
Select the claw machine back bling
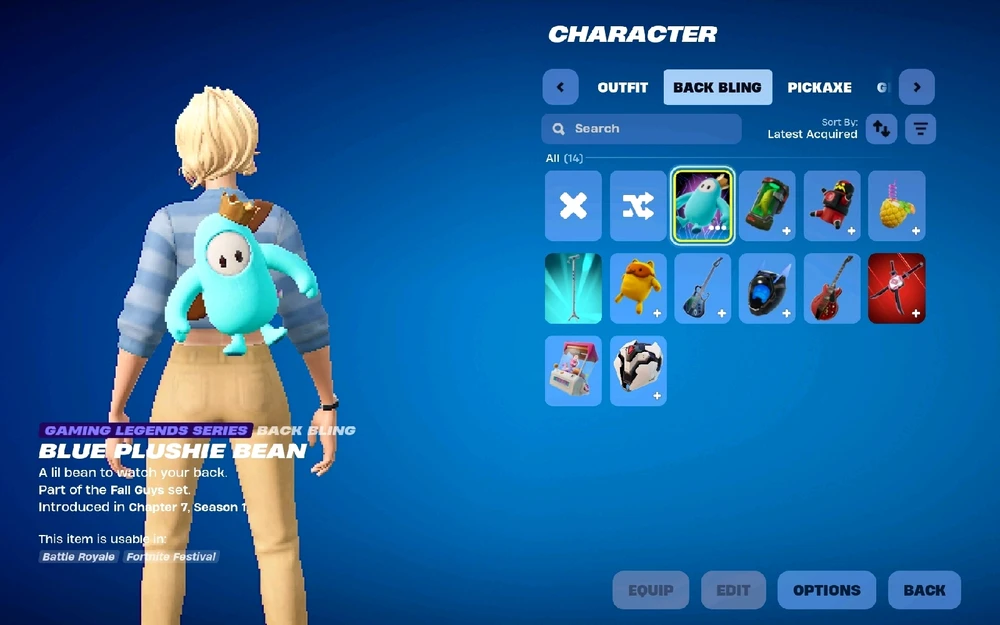(573, 370)
